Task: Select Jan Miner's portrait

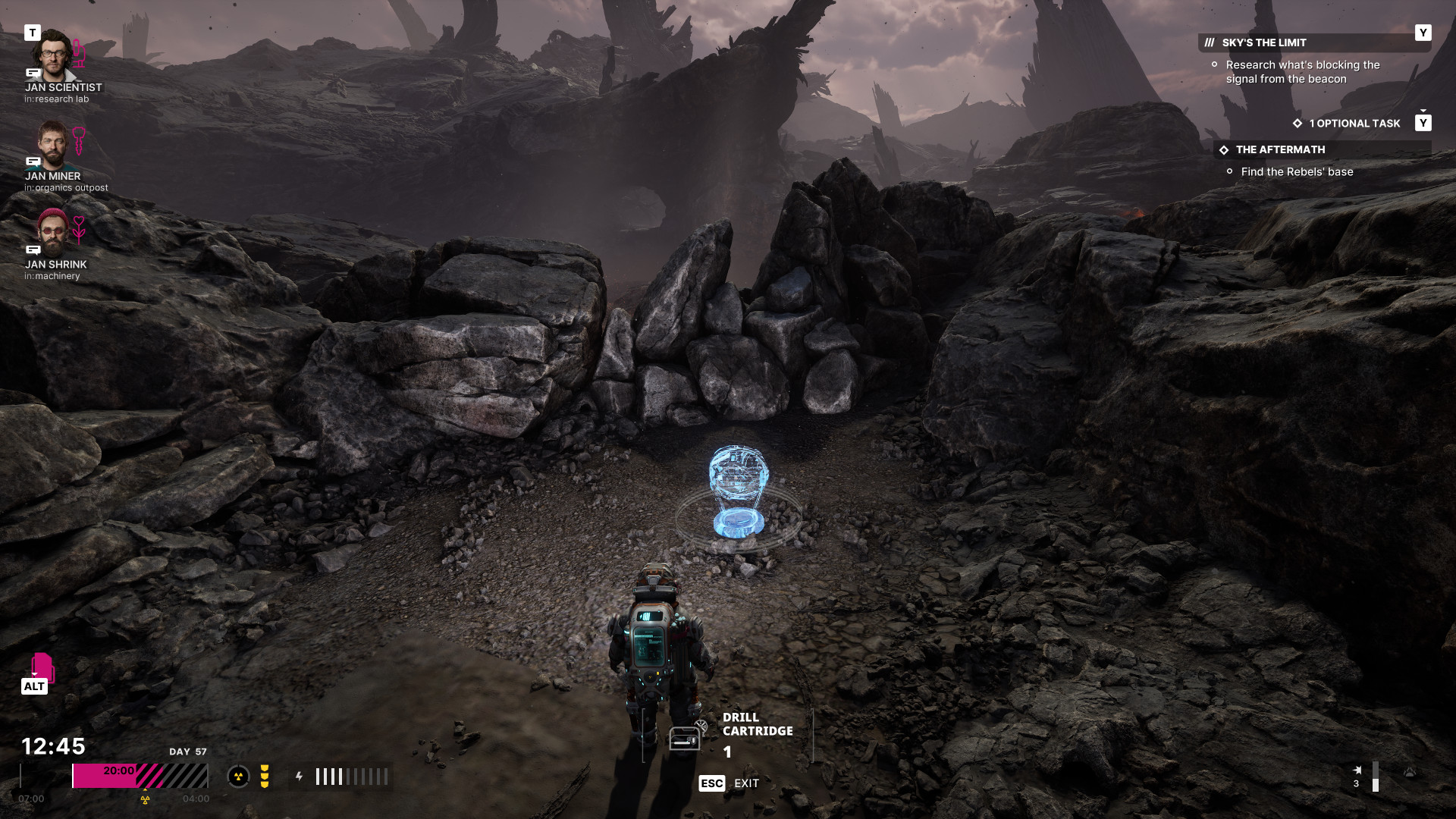Action: tap(52, 144)
